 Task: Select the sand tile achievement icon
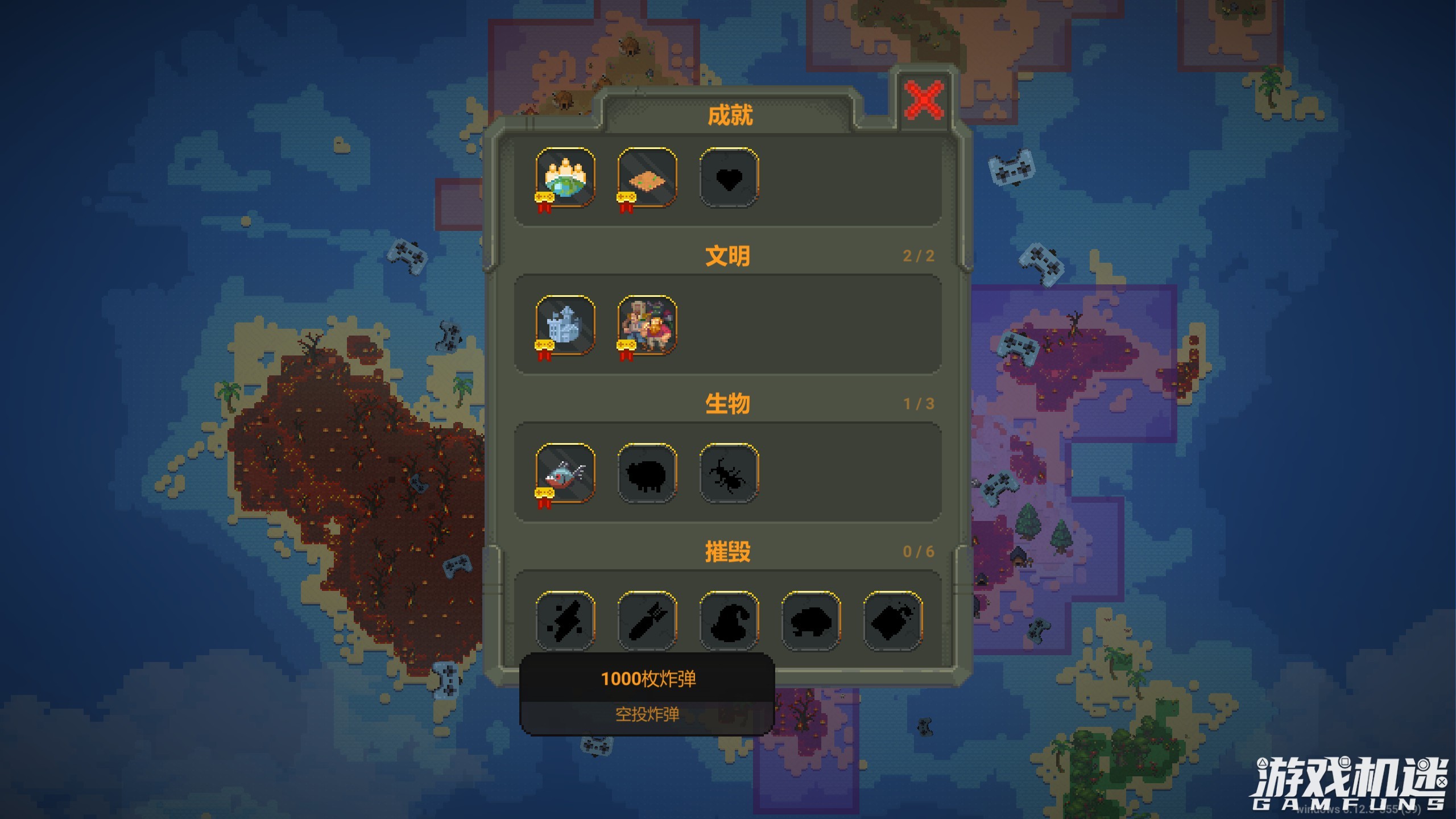coord(647,177)
